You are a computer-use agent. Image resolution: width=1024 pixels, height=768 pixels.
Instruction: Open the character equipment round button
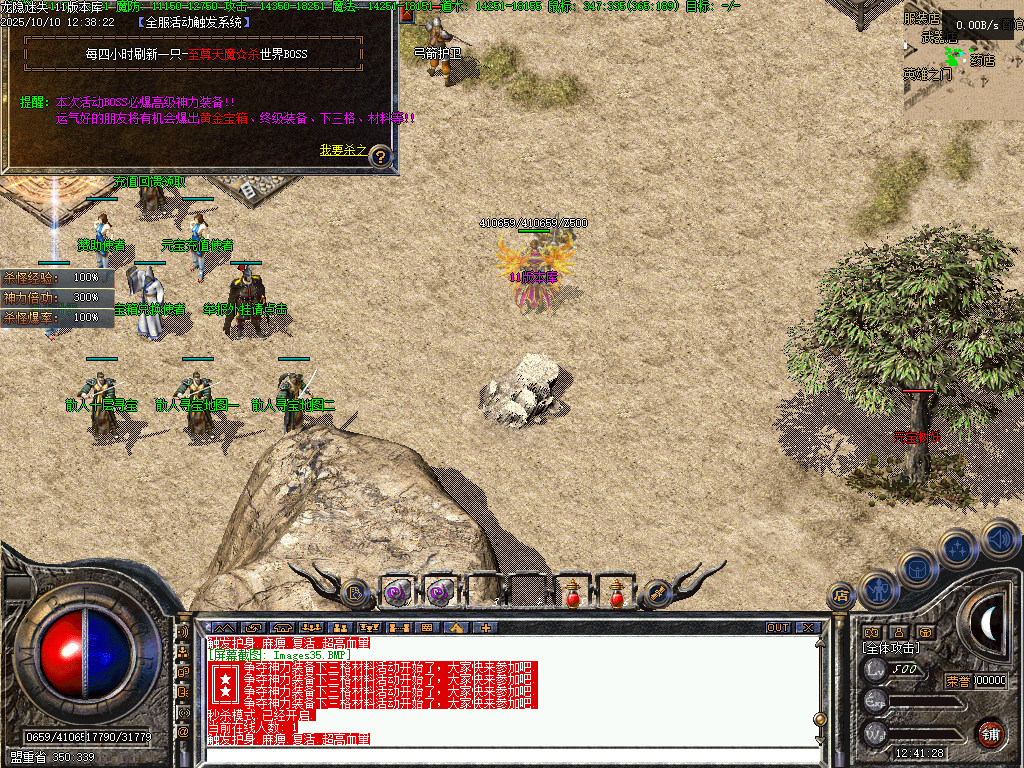pos(879,590)
